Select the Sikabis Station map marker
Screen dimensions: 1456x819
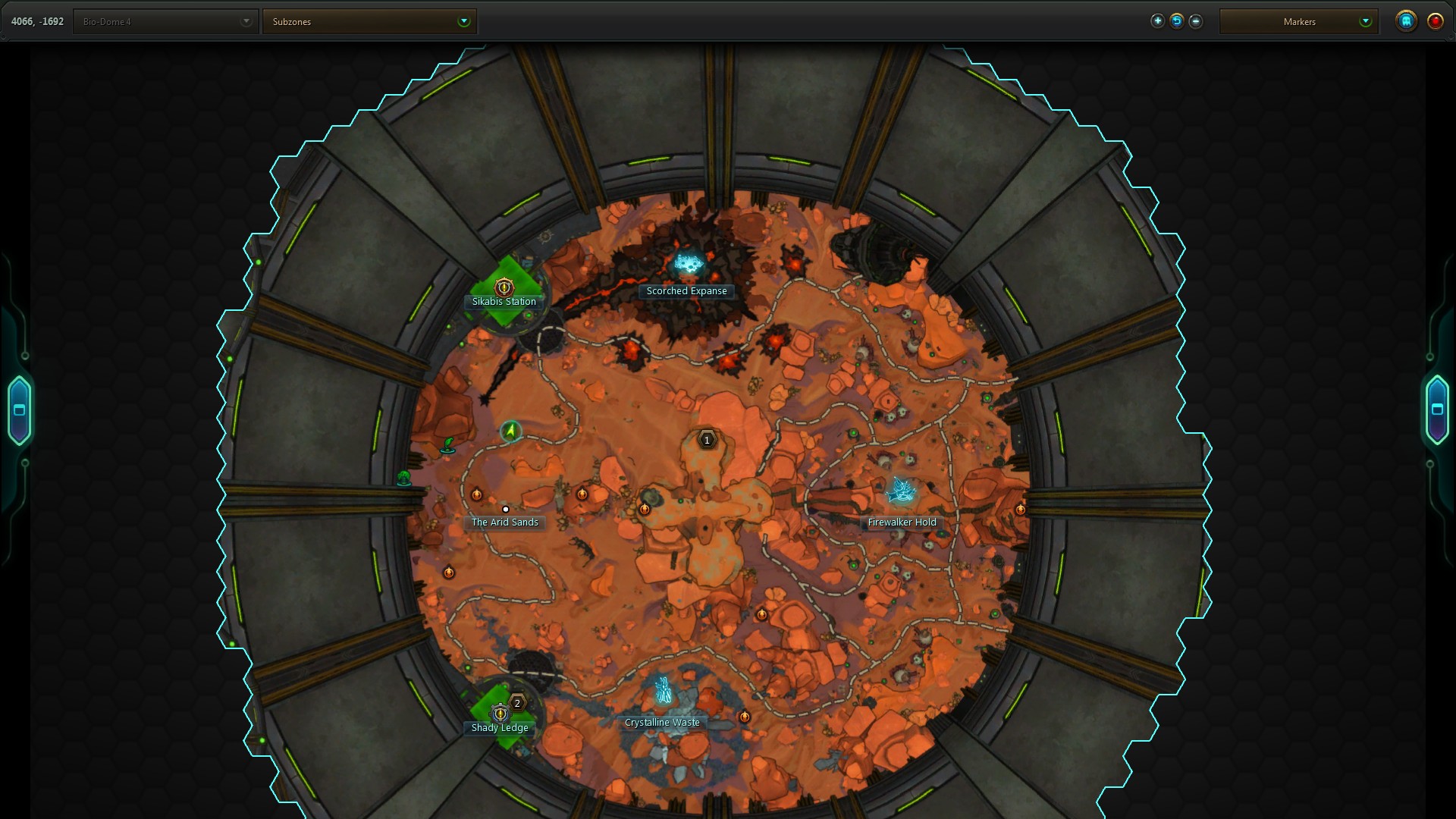tap(504, 287)
